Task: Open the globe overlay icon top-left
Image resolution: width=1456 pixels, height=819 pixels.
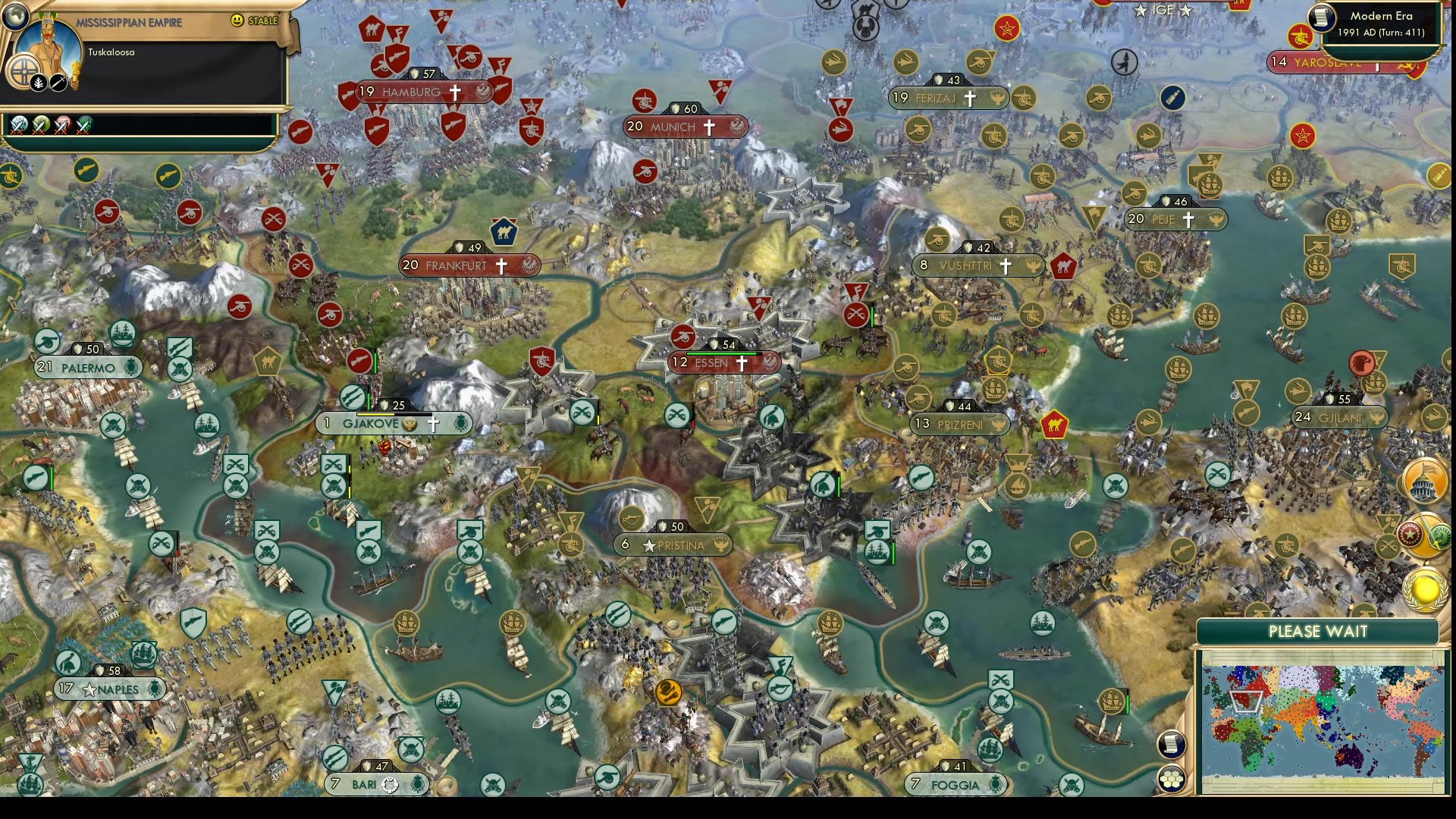Action: pos(15,16)
